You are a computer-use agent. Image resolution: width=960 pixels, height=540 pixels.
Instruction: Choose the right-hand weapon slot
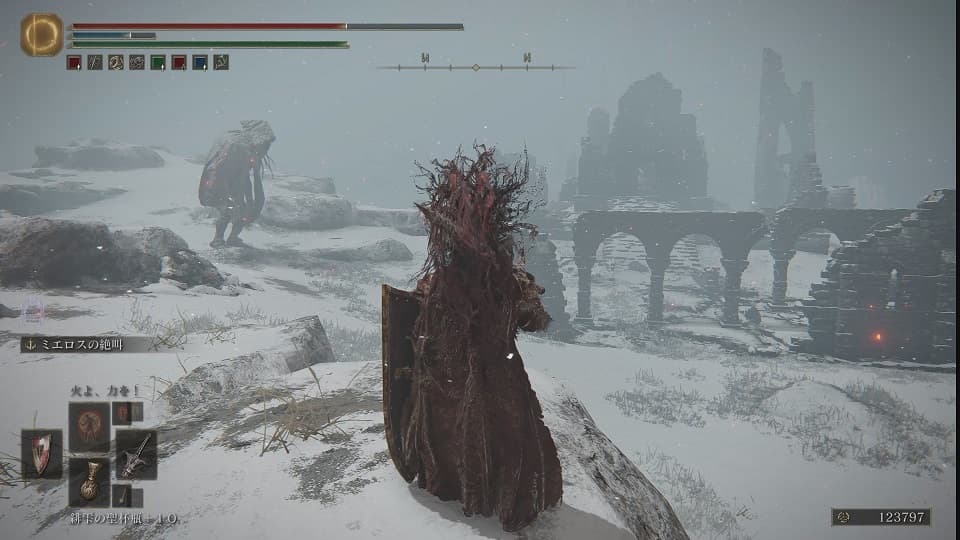136,454
